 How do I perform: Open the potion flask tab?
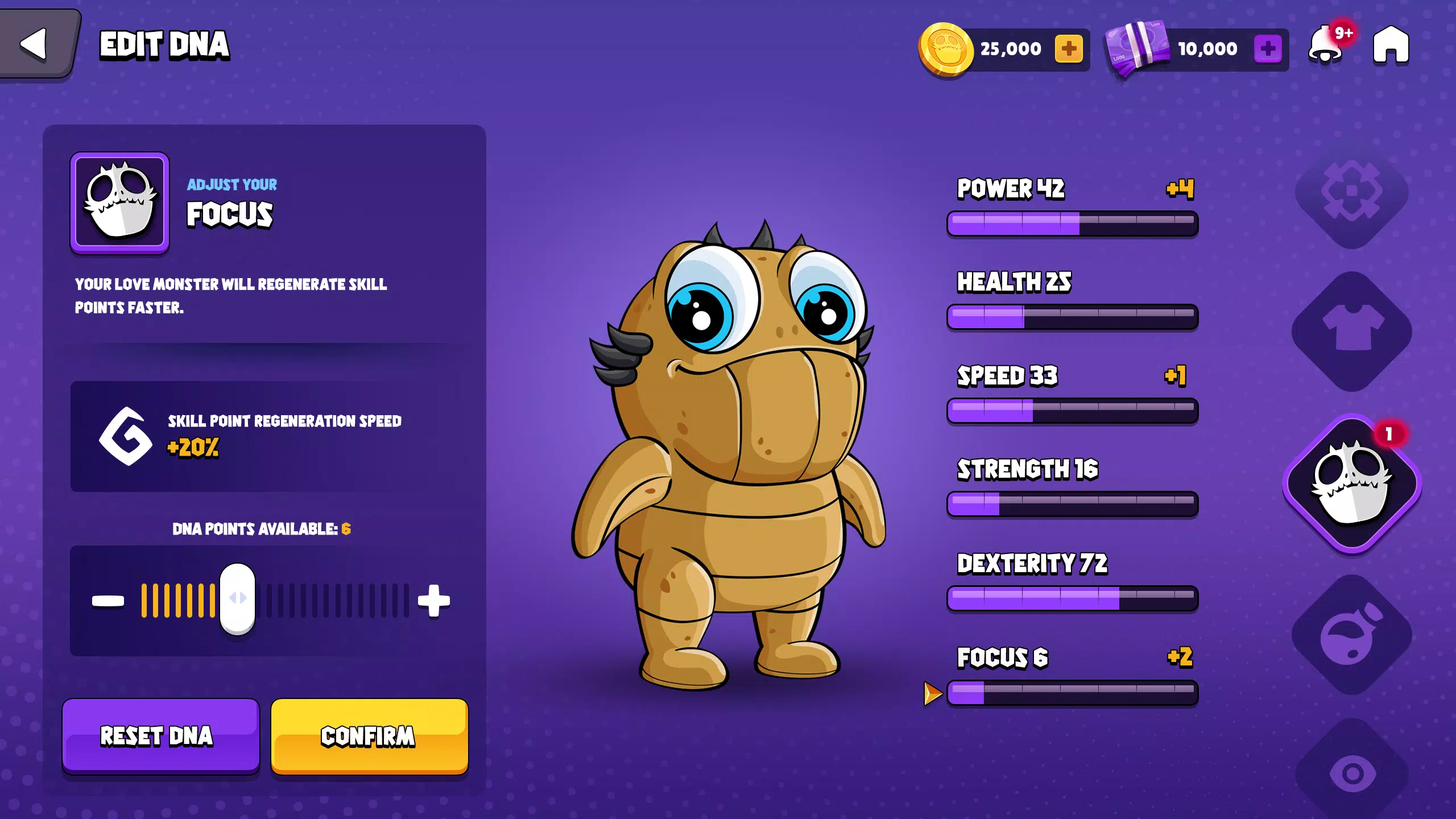(1352, 635)
